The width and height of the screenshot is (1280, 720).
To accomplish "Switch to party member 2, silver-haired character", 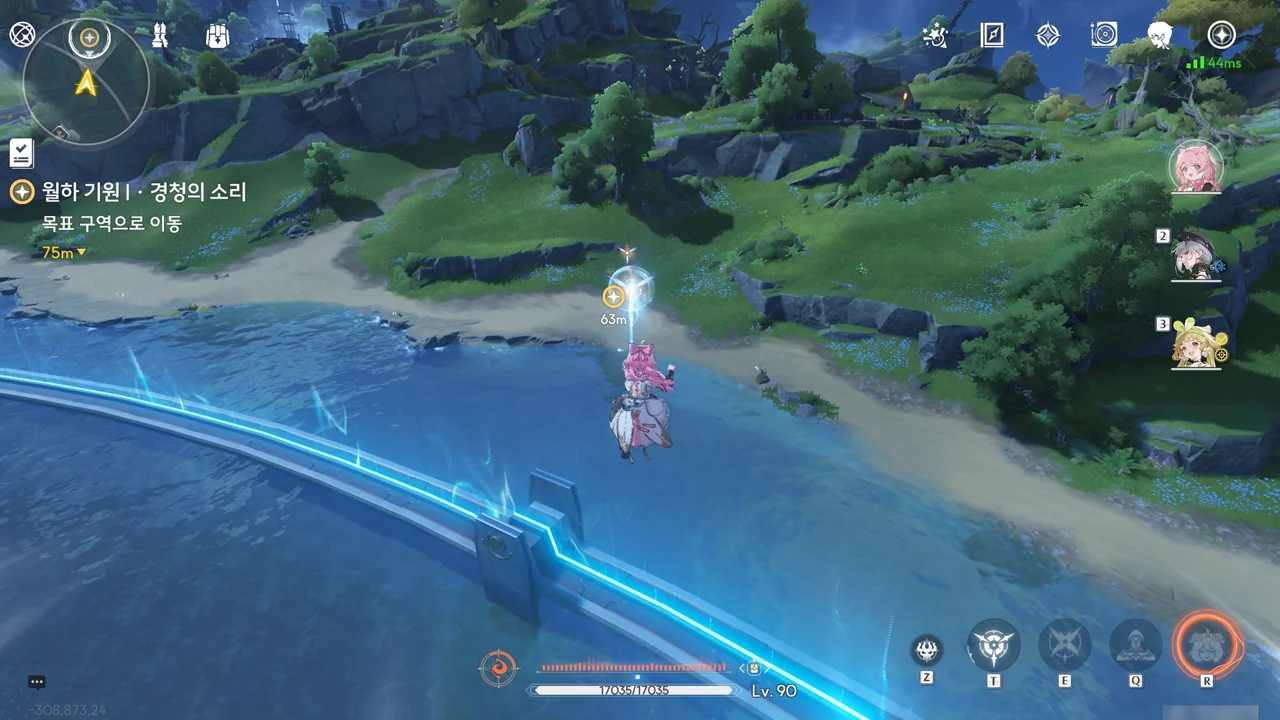I will 1196,257.
